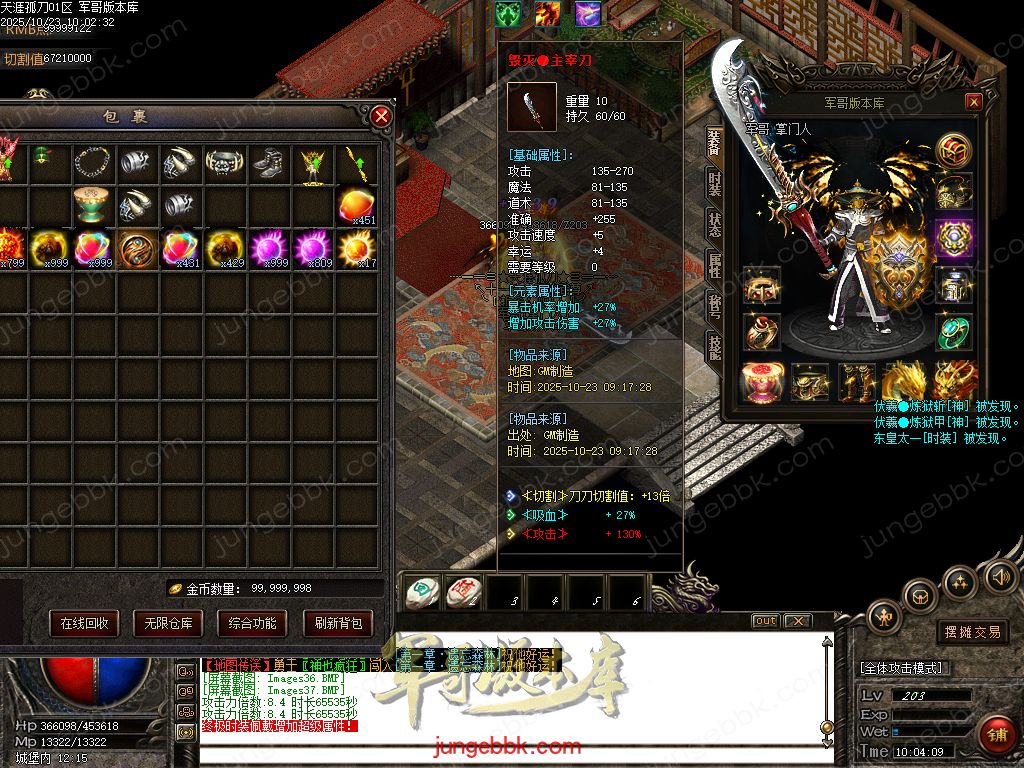
Task: Open the 无限仓库 unlimited warehouse
Action: 168,623
